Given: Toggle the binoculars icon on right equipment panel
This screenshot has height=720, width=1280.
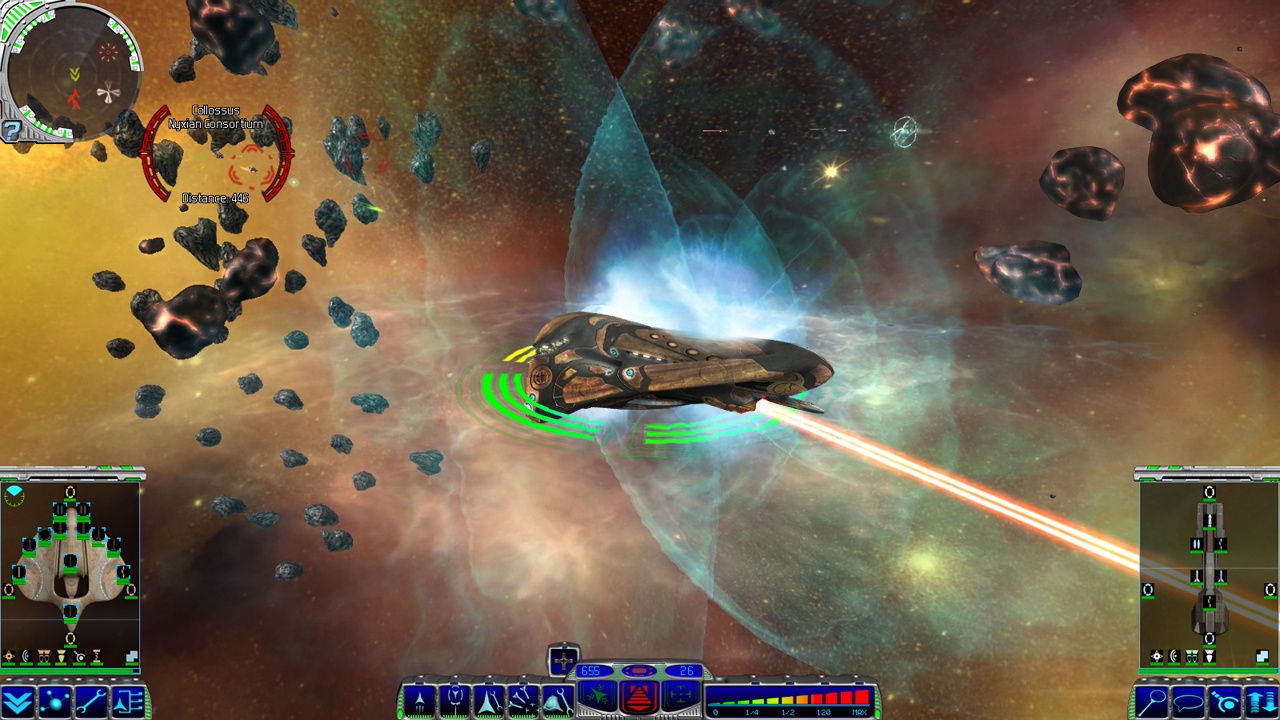Looking at the screenshot, I should (1193, 657).
